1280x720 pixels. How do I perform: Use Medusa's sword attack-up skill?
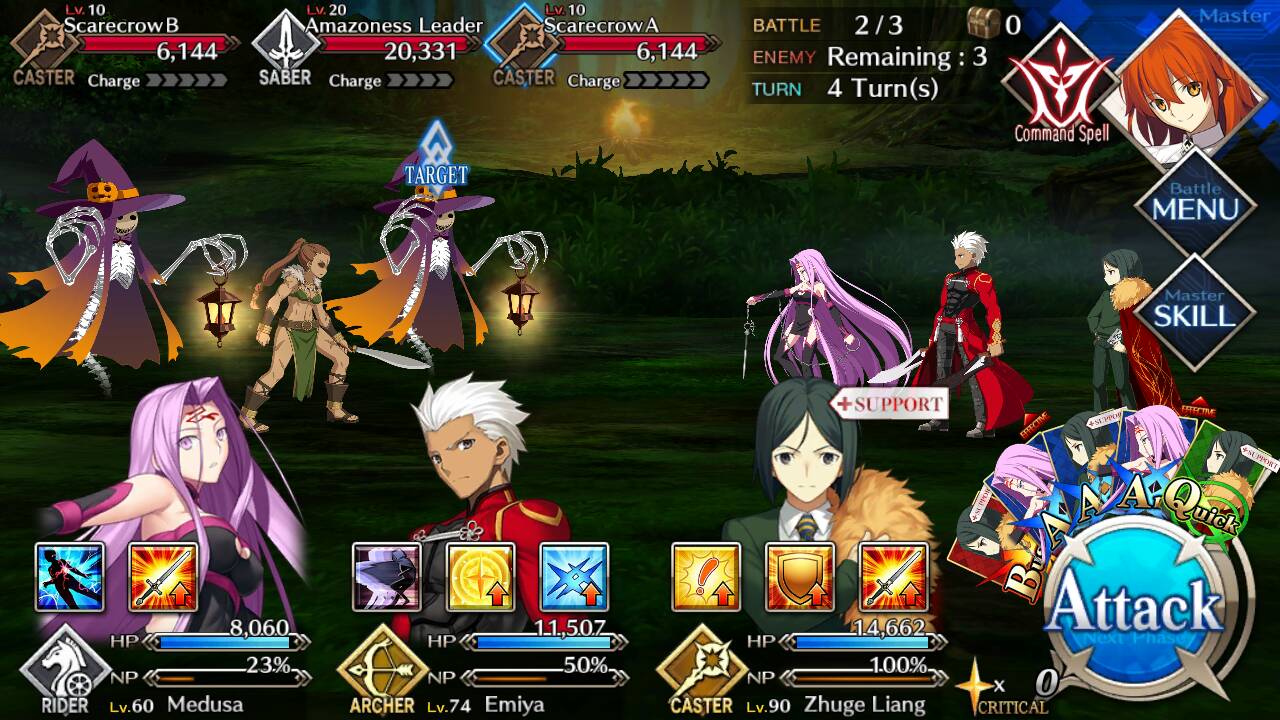(163, 577)
